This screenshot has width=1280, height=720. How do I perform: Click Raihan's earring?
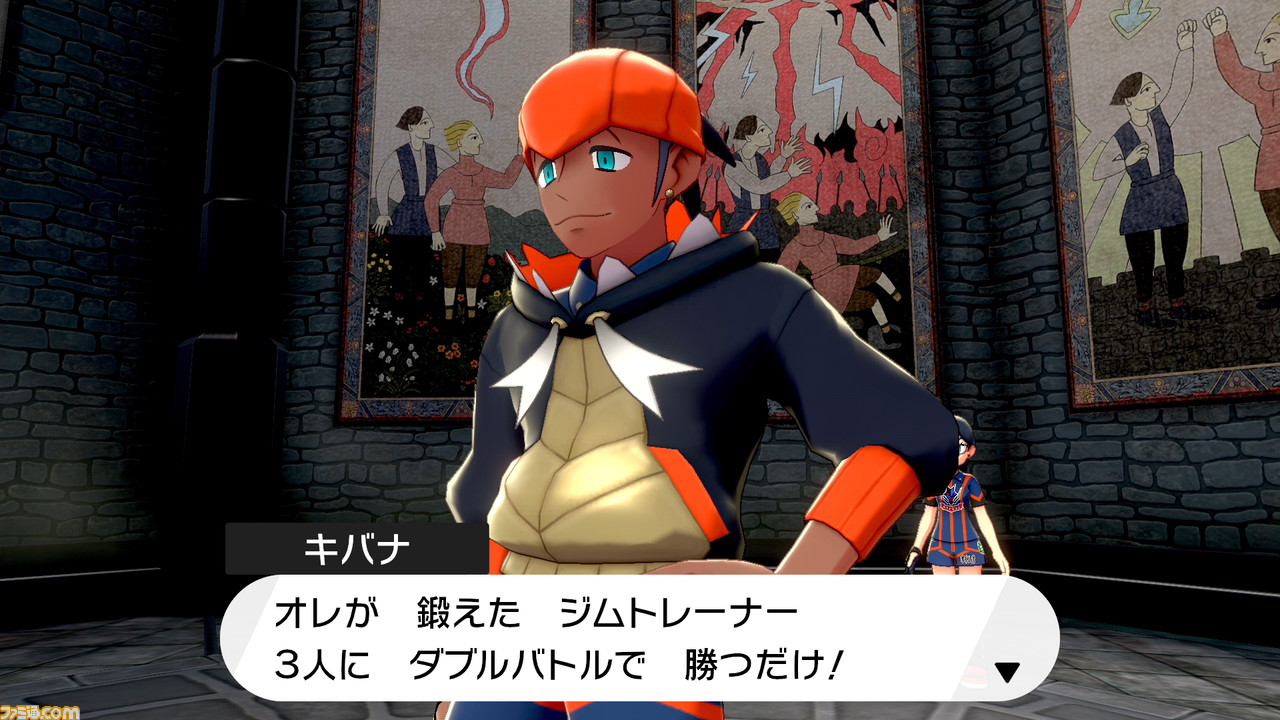pos(668,192)
